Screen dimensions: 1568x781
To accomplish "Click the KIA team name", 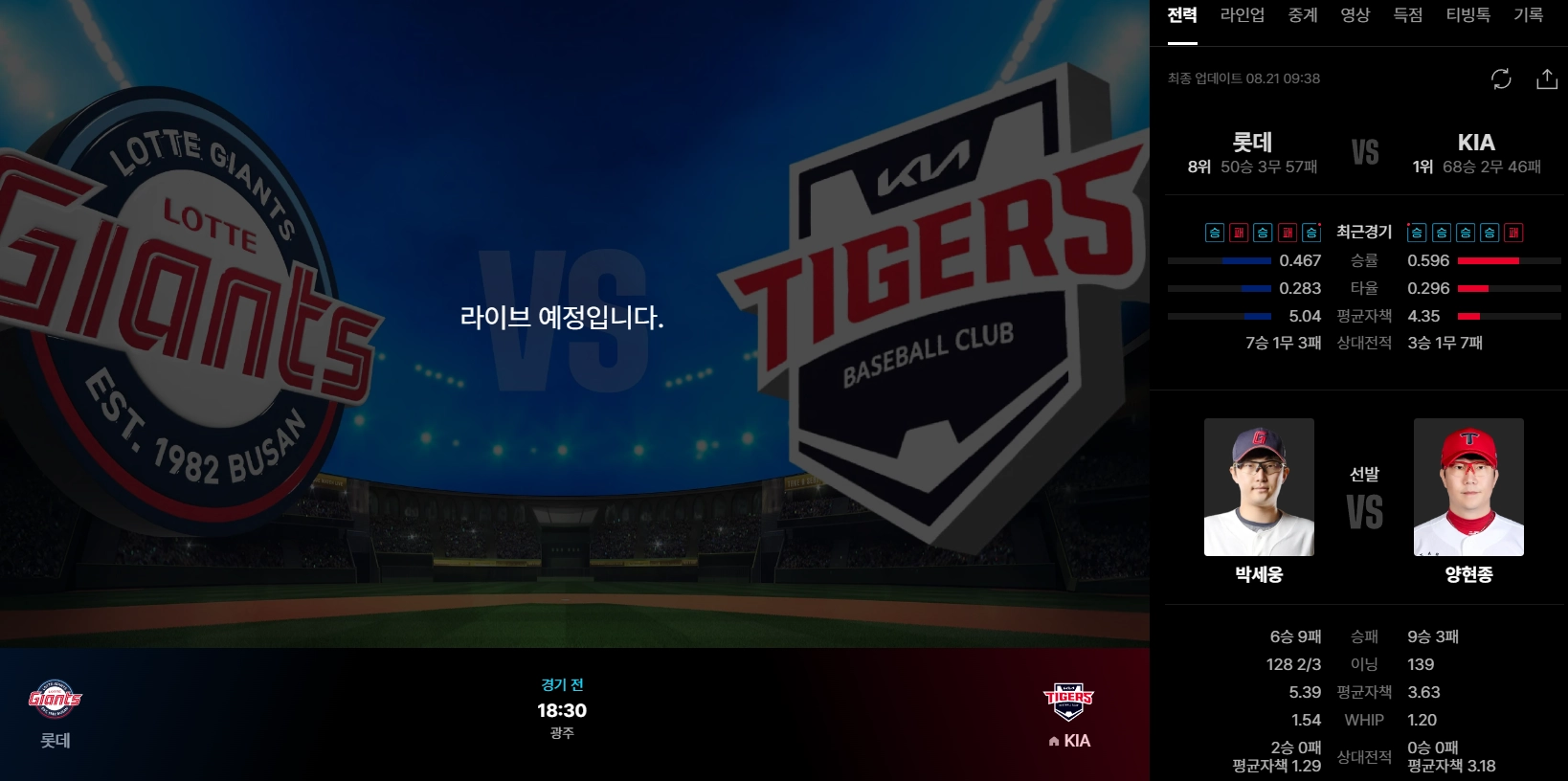I will click(1477, 143).
